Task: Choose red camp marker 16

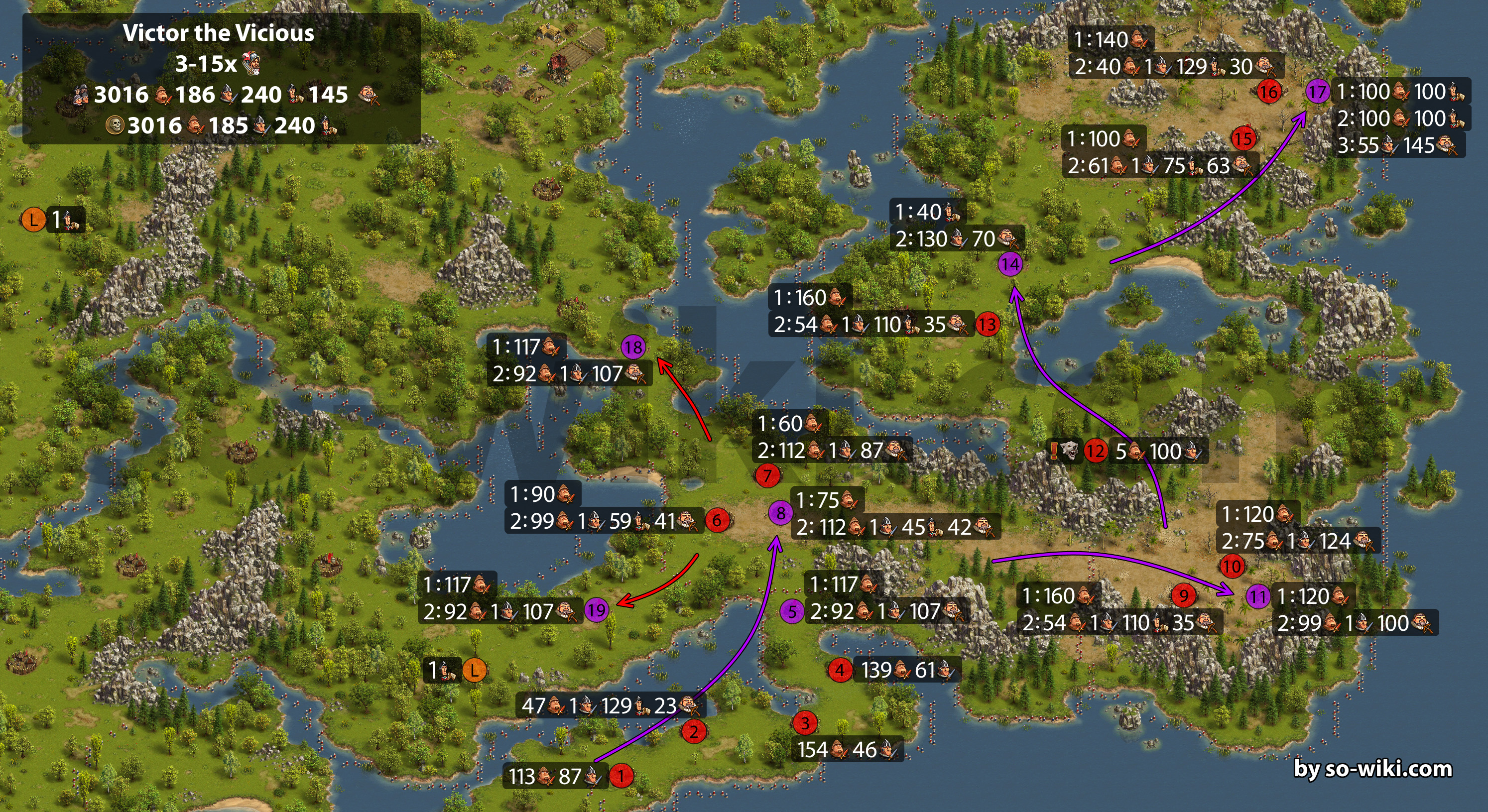Action: [x=1268, y=91]
